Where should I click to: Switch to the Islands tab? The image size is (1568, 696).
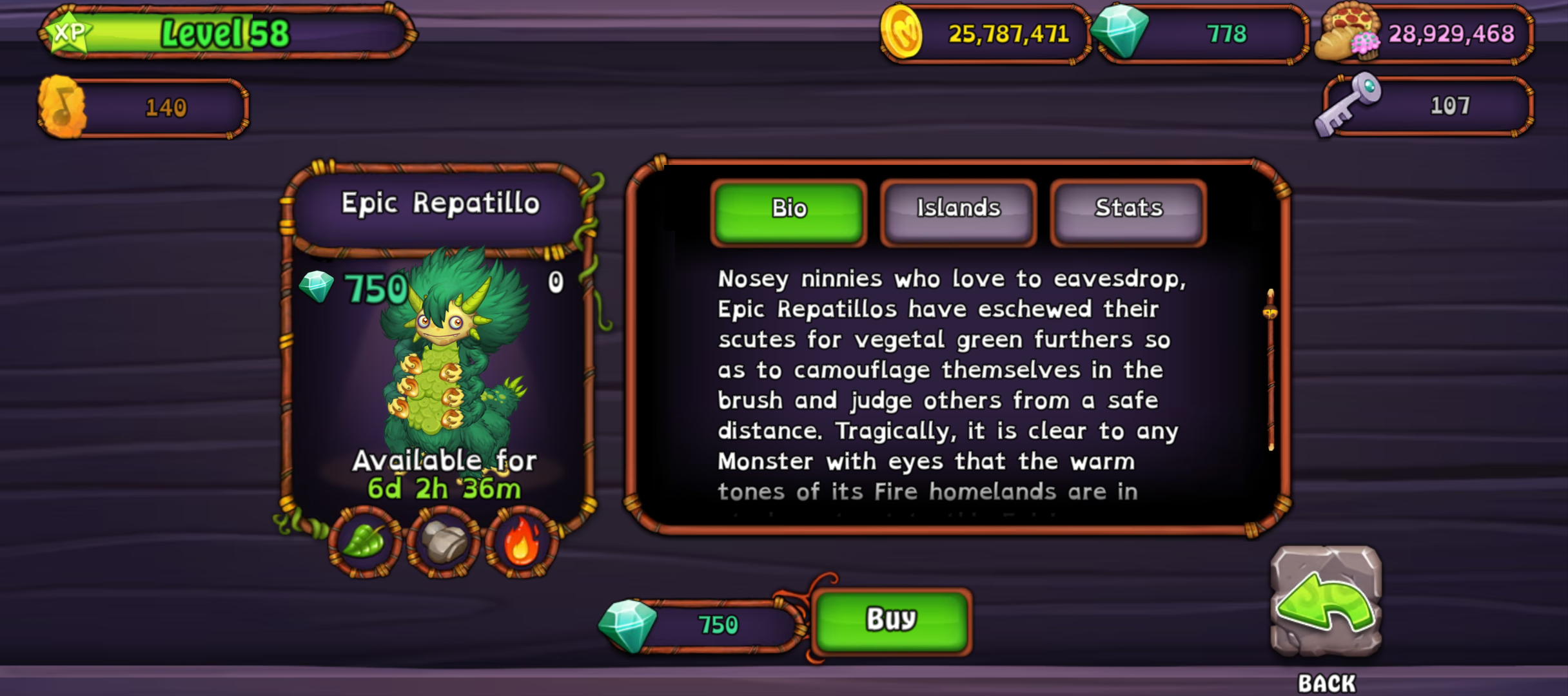click(x=958, y=209)
